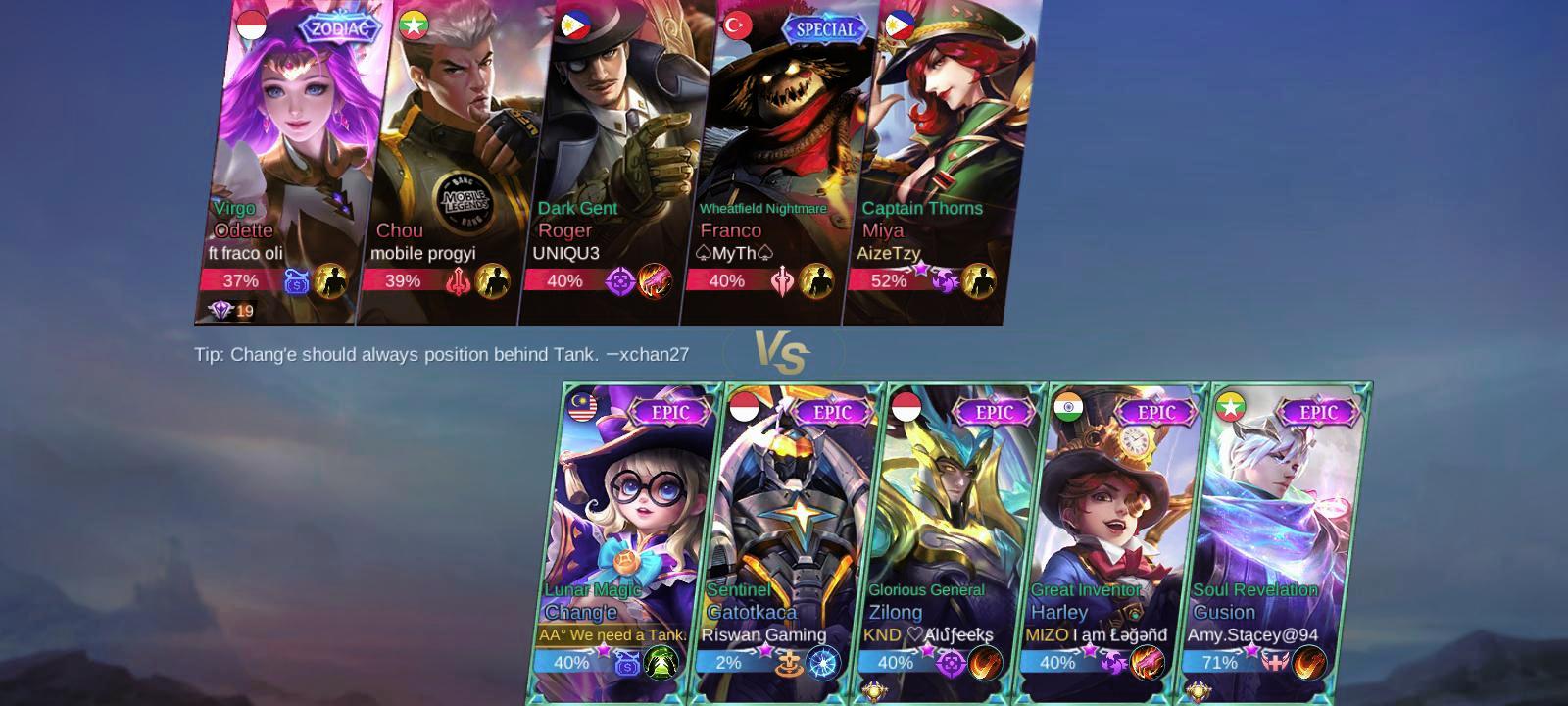Click the Indonesian flag on Odette's card
Image resolution: width=1568 pixels, height=706 pixels.
click(251, 24)
